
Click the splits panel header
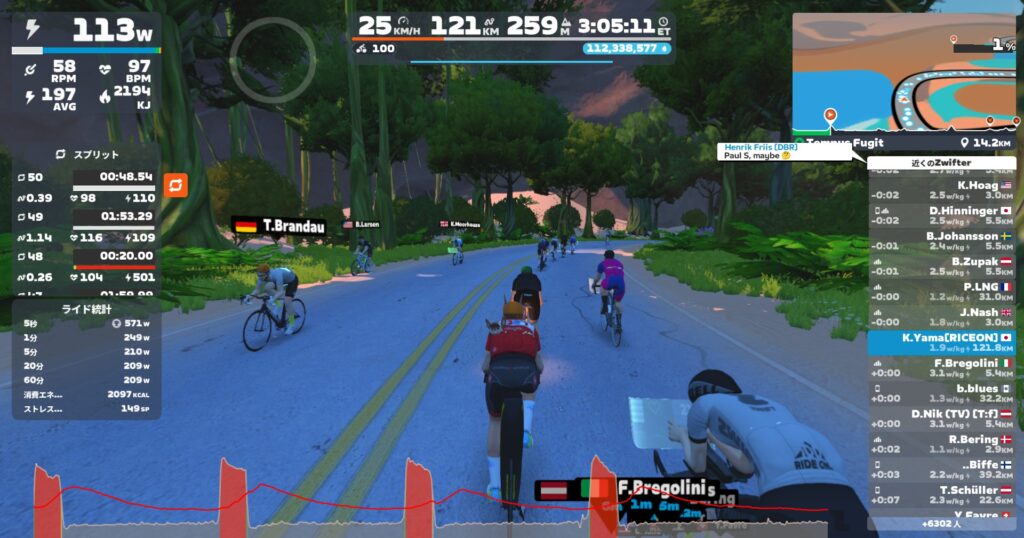[86, 155]
